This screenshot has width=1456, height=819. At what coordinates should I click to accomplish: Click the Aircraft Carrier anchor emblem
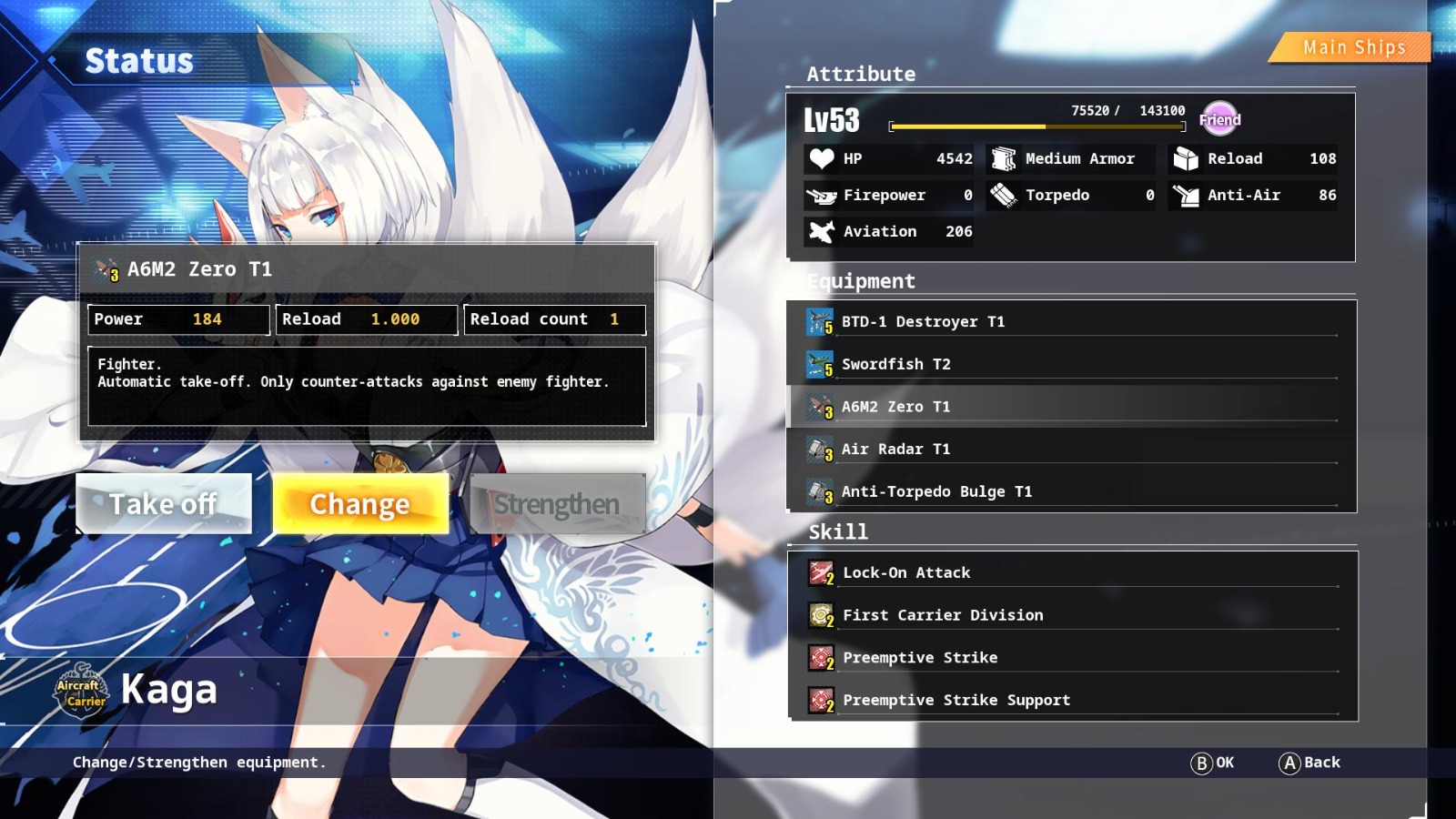pos(80,690)
